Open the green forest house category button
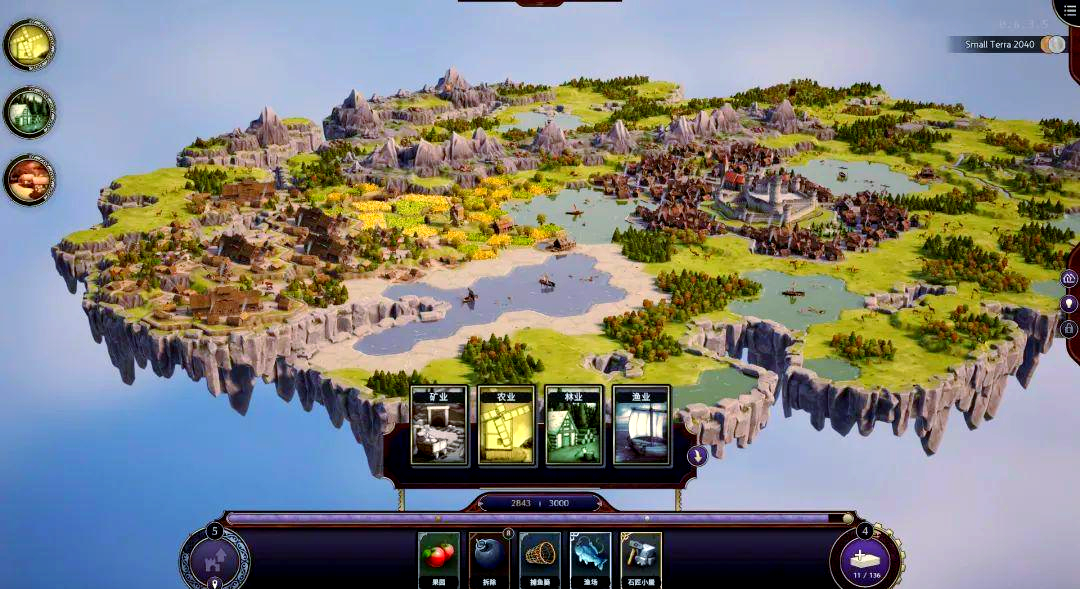1080x589 pixels. click(29, 112)
